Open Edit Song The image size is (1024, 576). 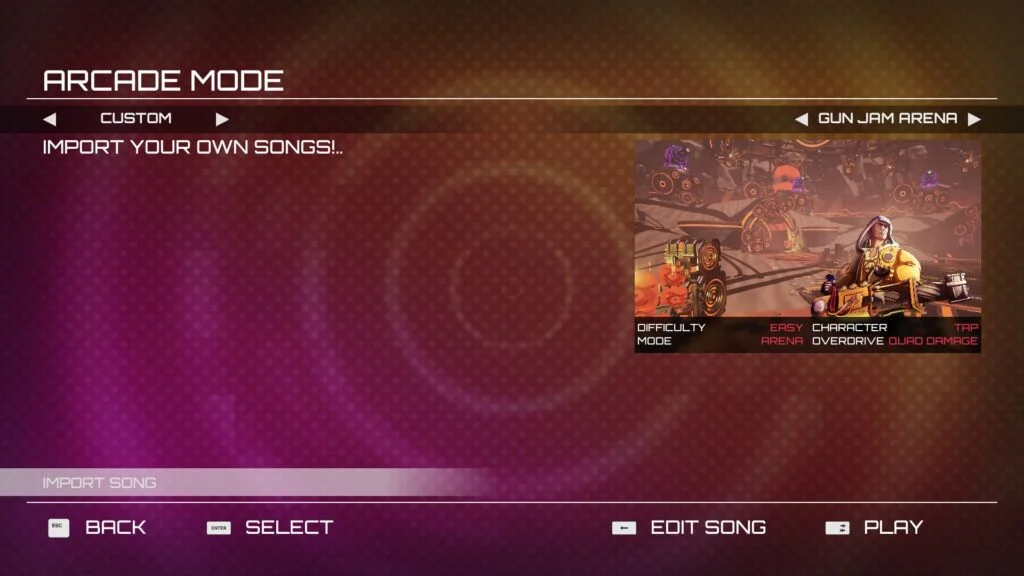point(689,527)
